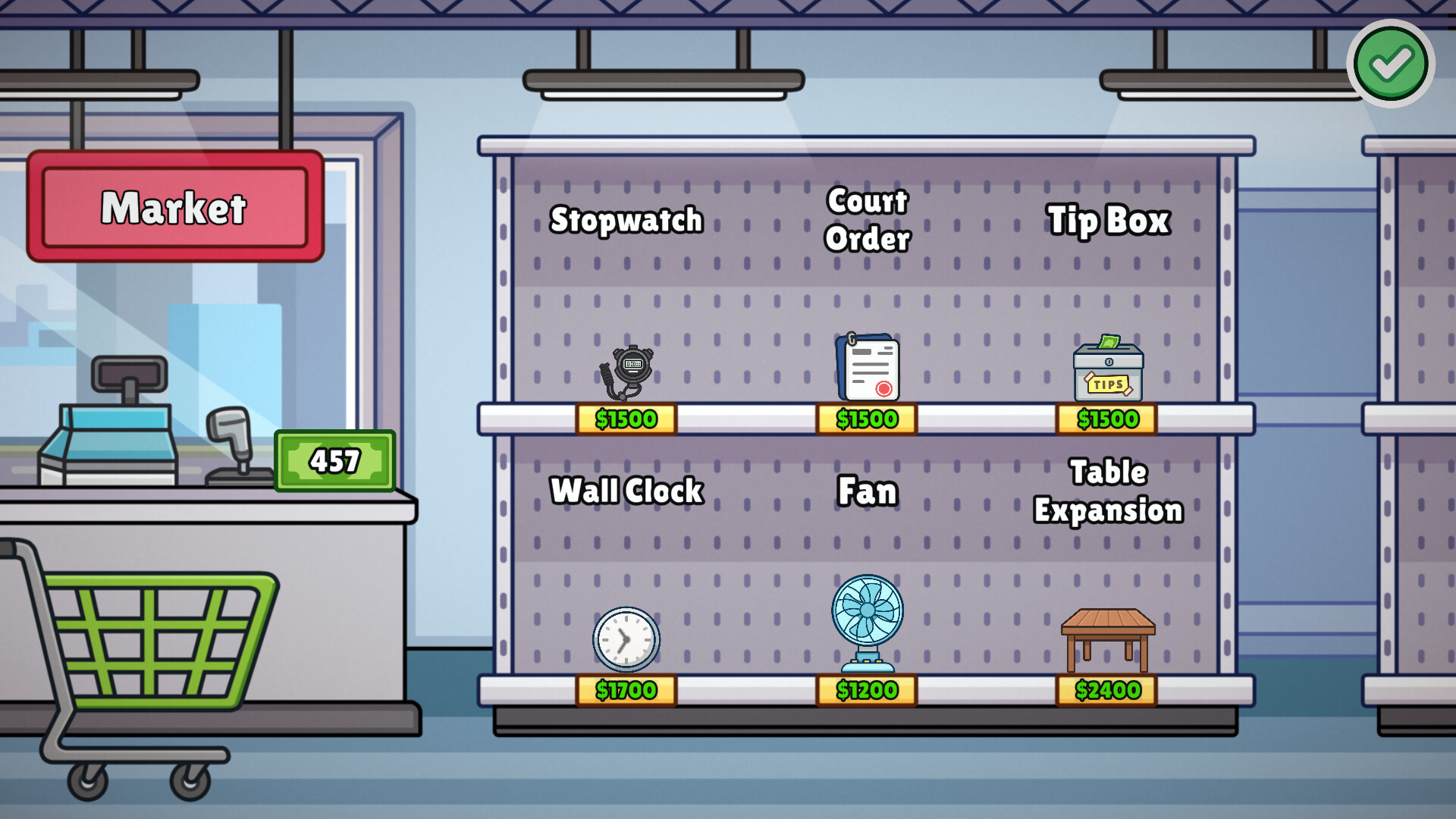Click the $1200 Fan price tag

click(x=866, y=690)
